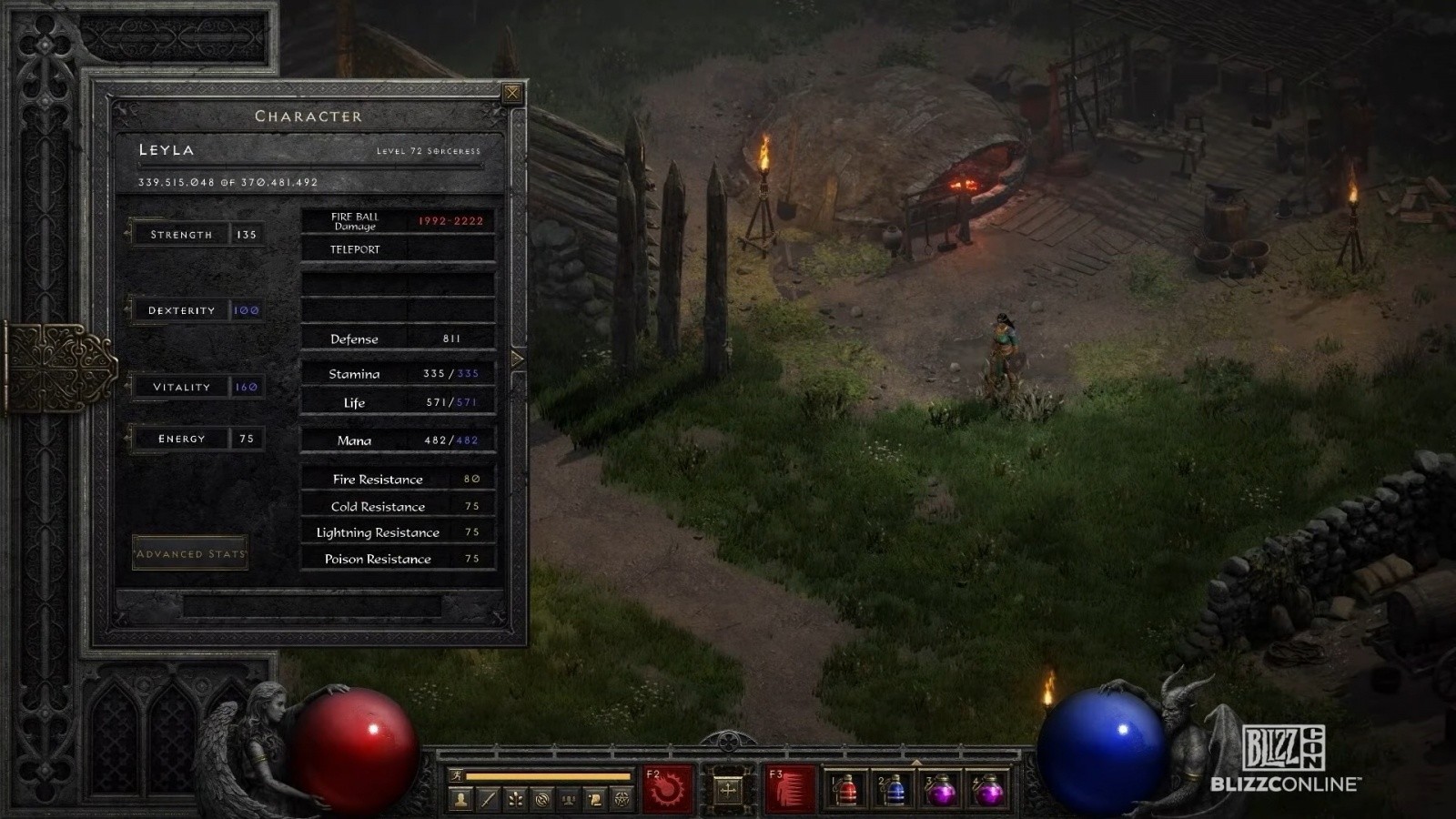Open the character screen mini-button

click(461, 800)
